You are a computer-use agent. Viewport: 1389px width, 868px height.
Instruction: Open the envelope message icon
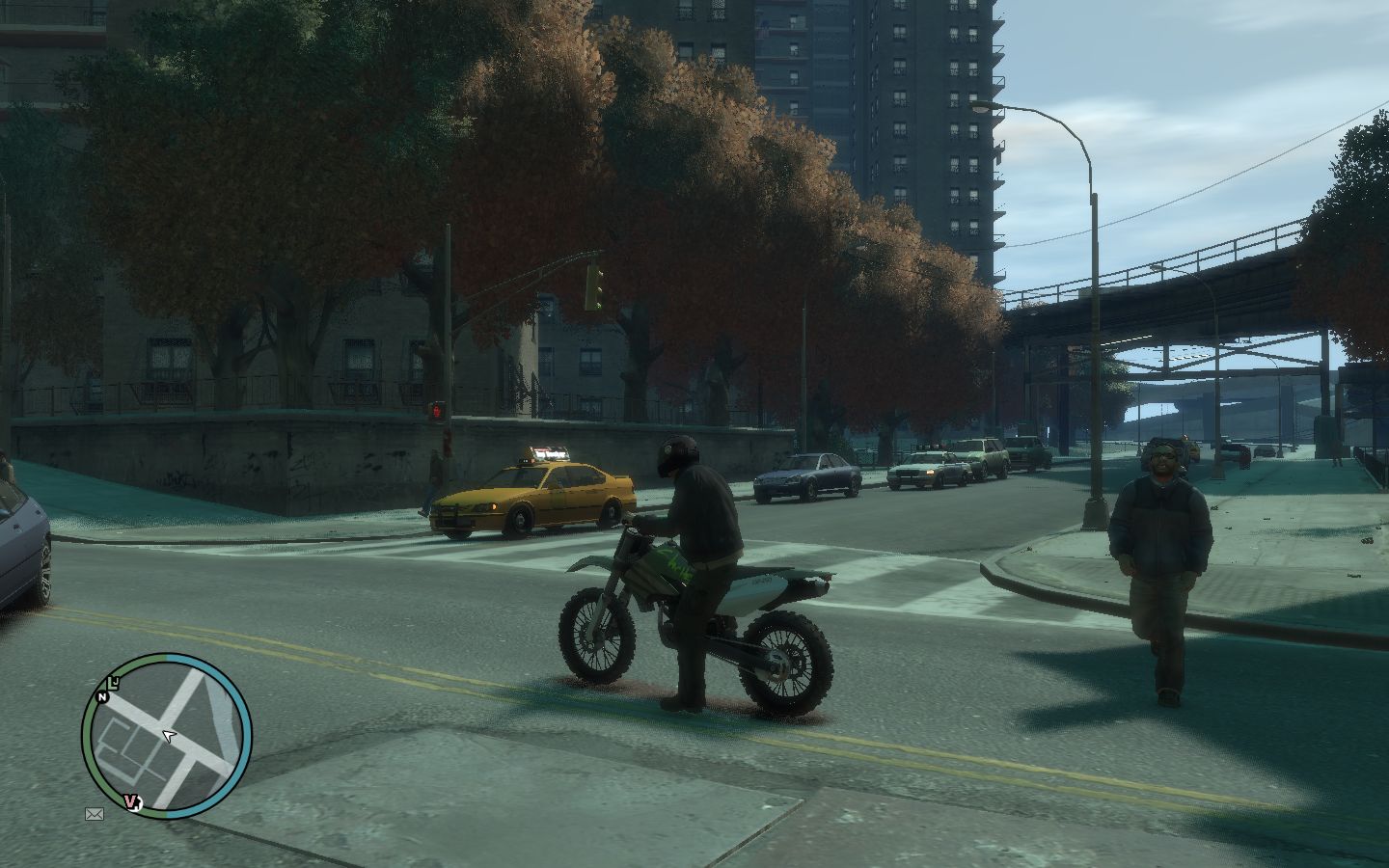click(95, 814)
